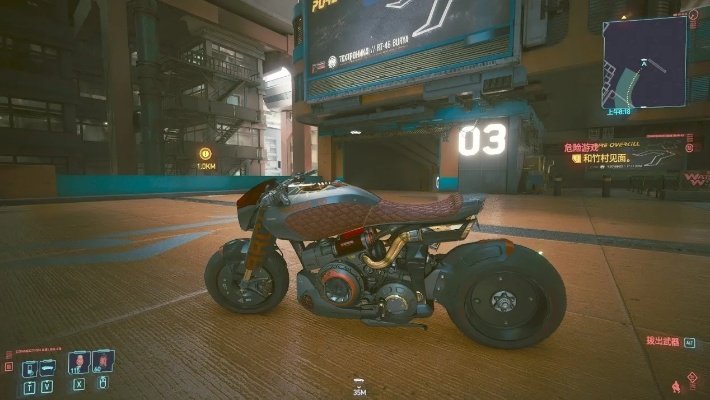Click the vehicle distance marker icon
Screen dimensions: 710x400
[359, 382]
